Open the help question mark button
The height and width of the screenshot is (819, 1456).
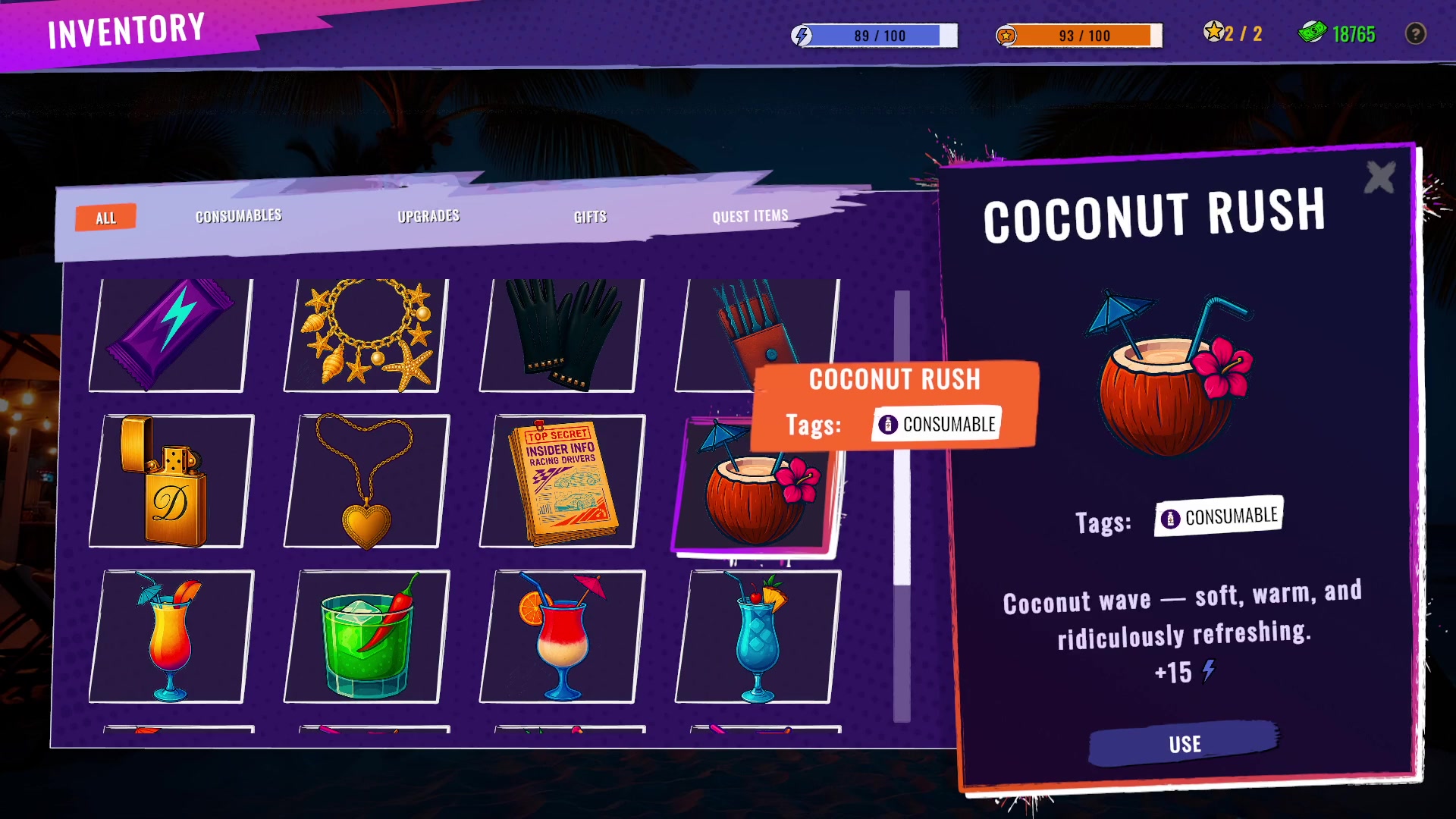[1415, 34]
